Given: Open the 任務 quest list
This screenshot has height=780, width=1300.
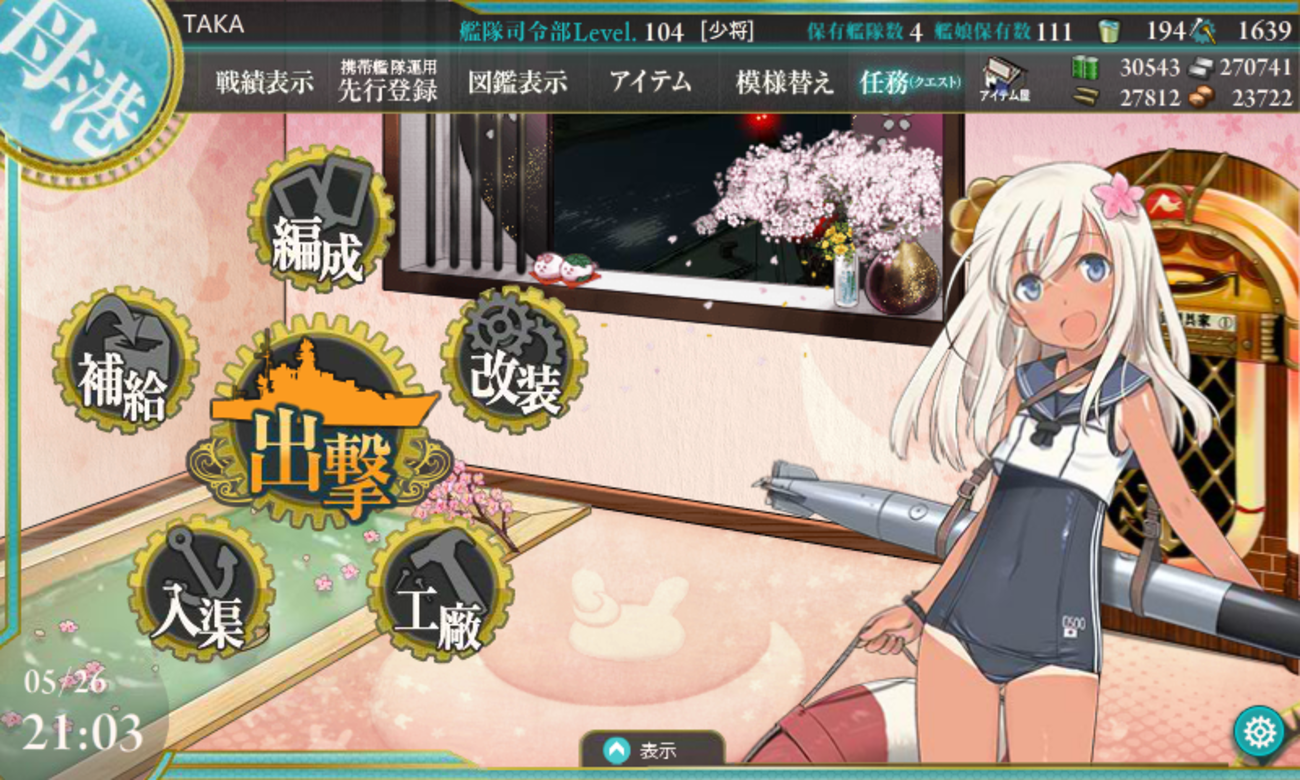Looking at the screenshot, I should 909,82.
